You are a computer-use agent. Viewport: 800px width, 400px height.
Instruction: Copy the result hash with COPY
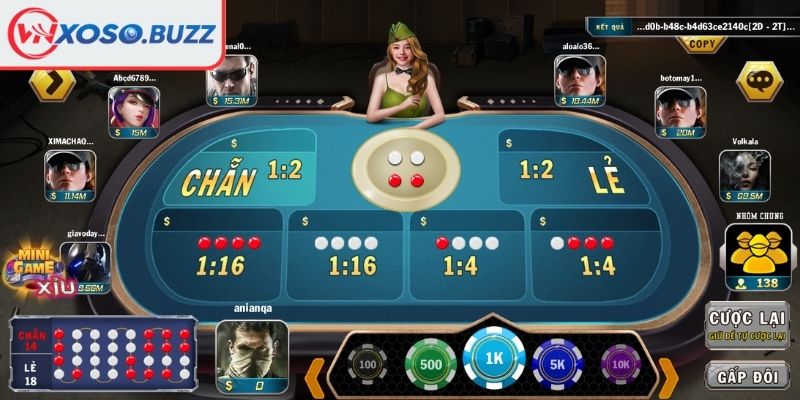coord(703,44)
